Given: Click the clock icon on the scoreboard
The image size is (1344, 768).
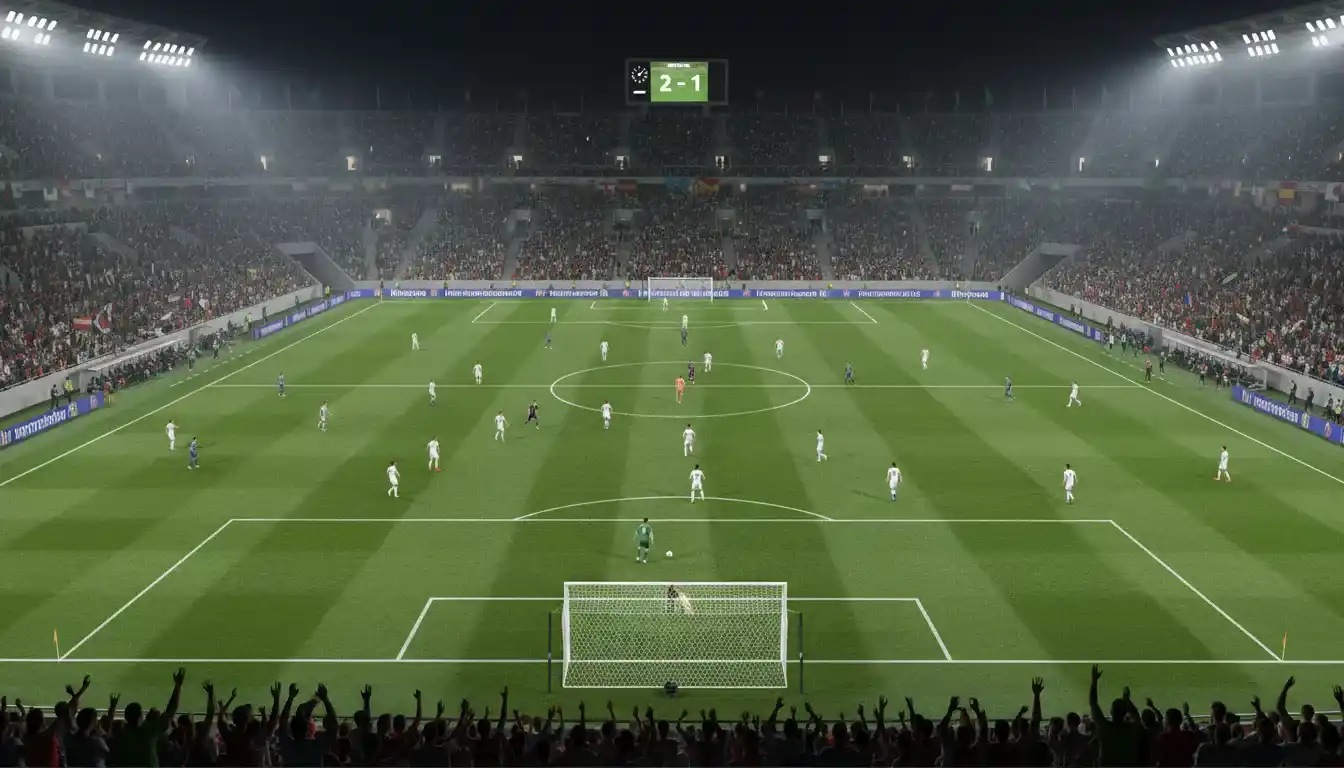Looking at the screenshot, I should (638, 75).
